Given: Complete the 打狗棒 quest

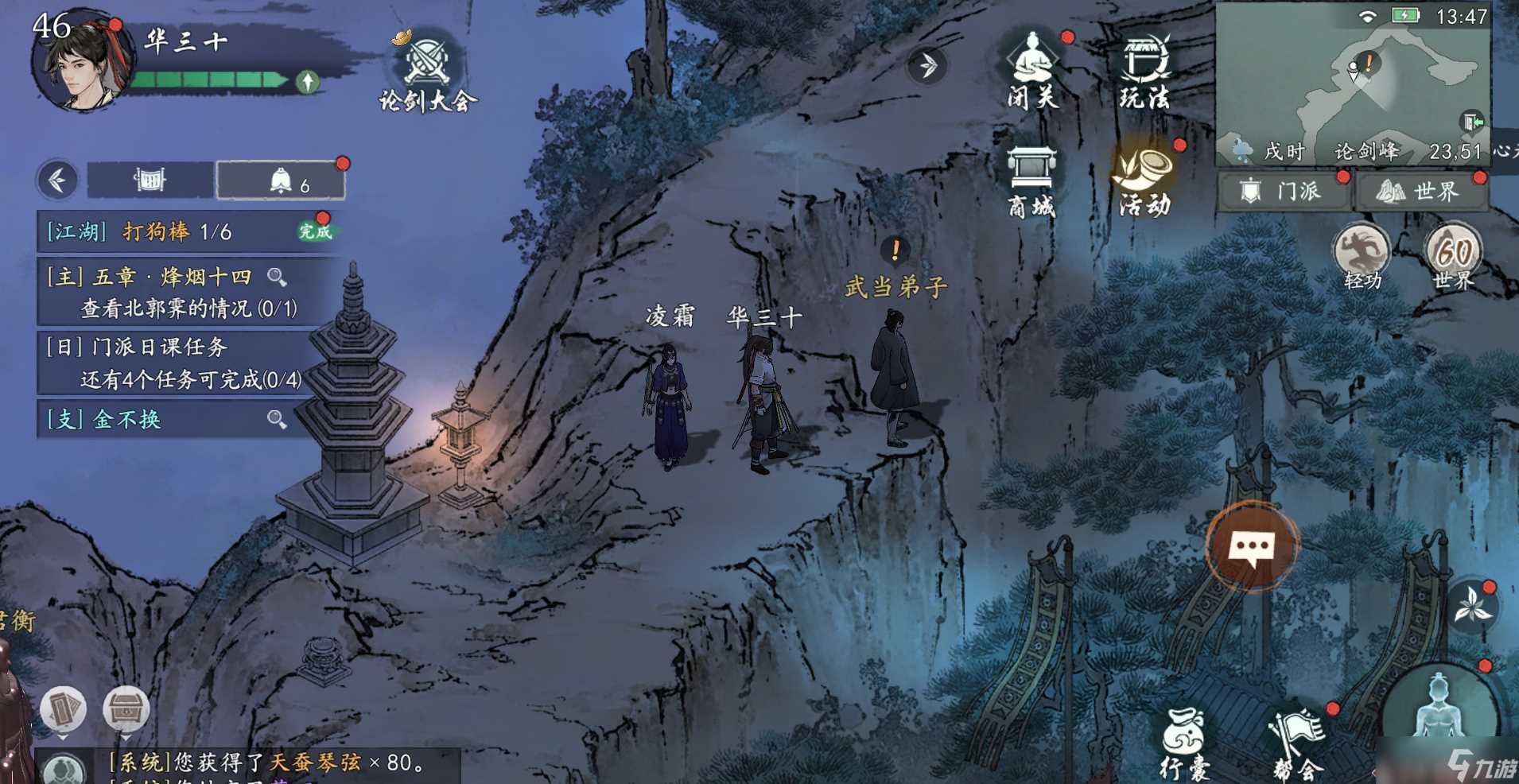Looking at the screenshot, I should 314,231.
